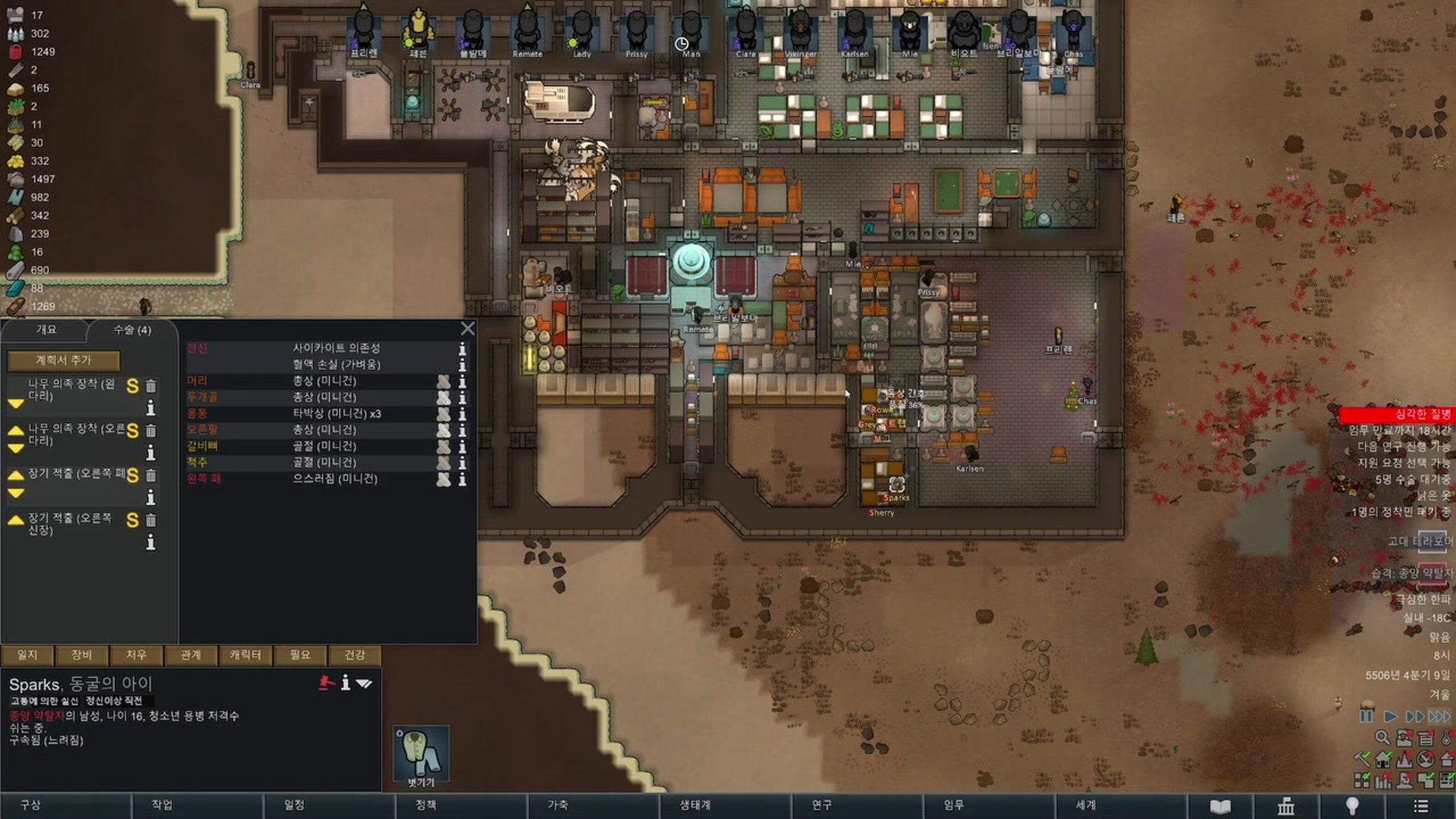Open the 작업 work tab
Image resolution: width=1456 pixels, height=819 pixels.
tap(162, 805)
